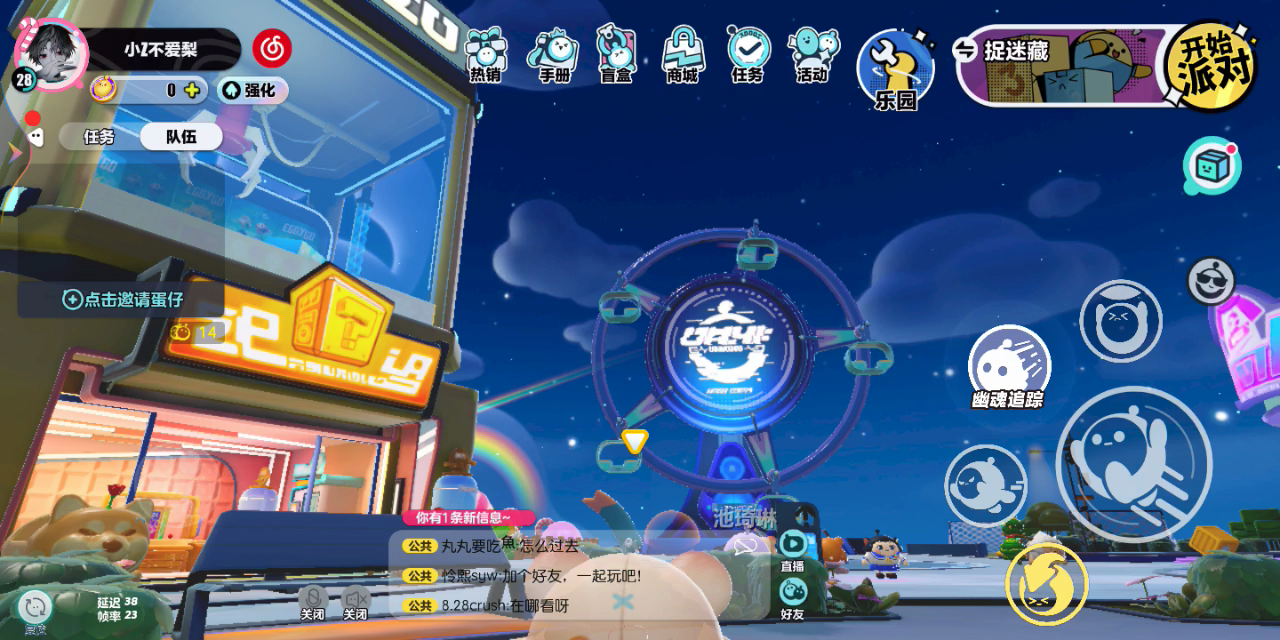
Task: Enter the 乐园 park button
Action: [895, 68]
